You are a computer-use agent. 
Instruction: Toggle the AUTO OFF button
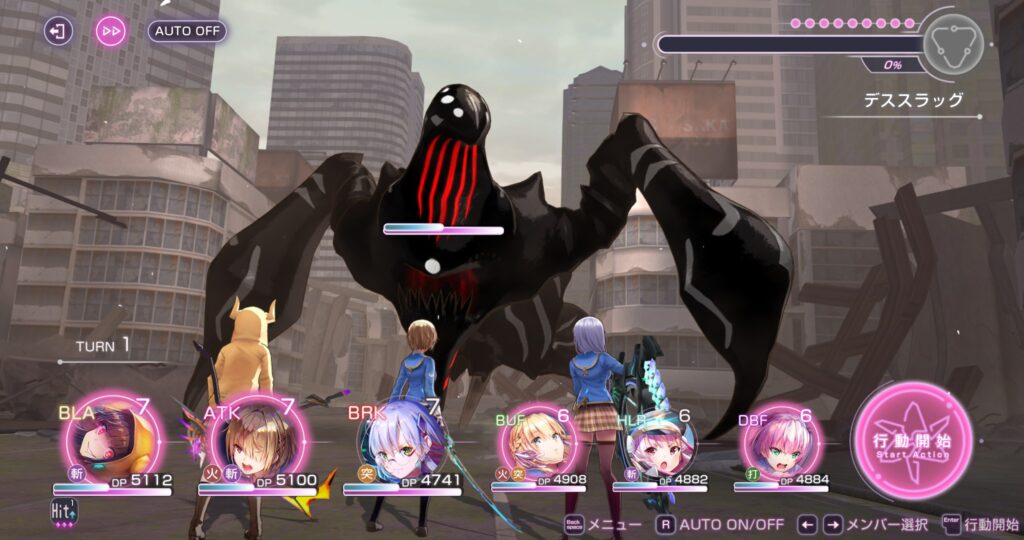[x=187, y=31]
